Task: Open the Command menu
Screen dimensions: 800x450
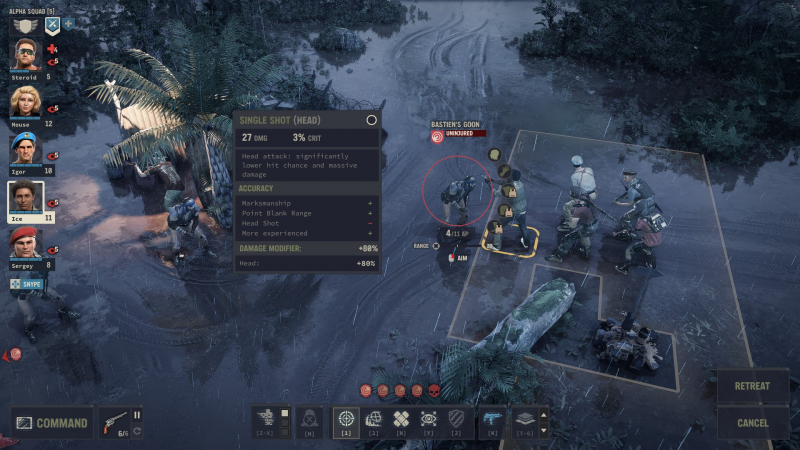Action: [52, 423]
